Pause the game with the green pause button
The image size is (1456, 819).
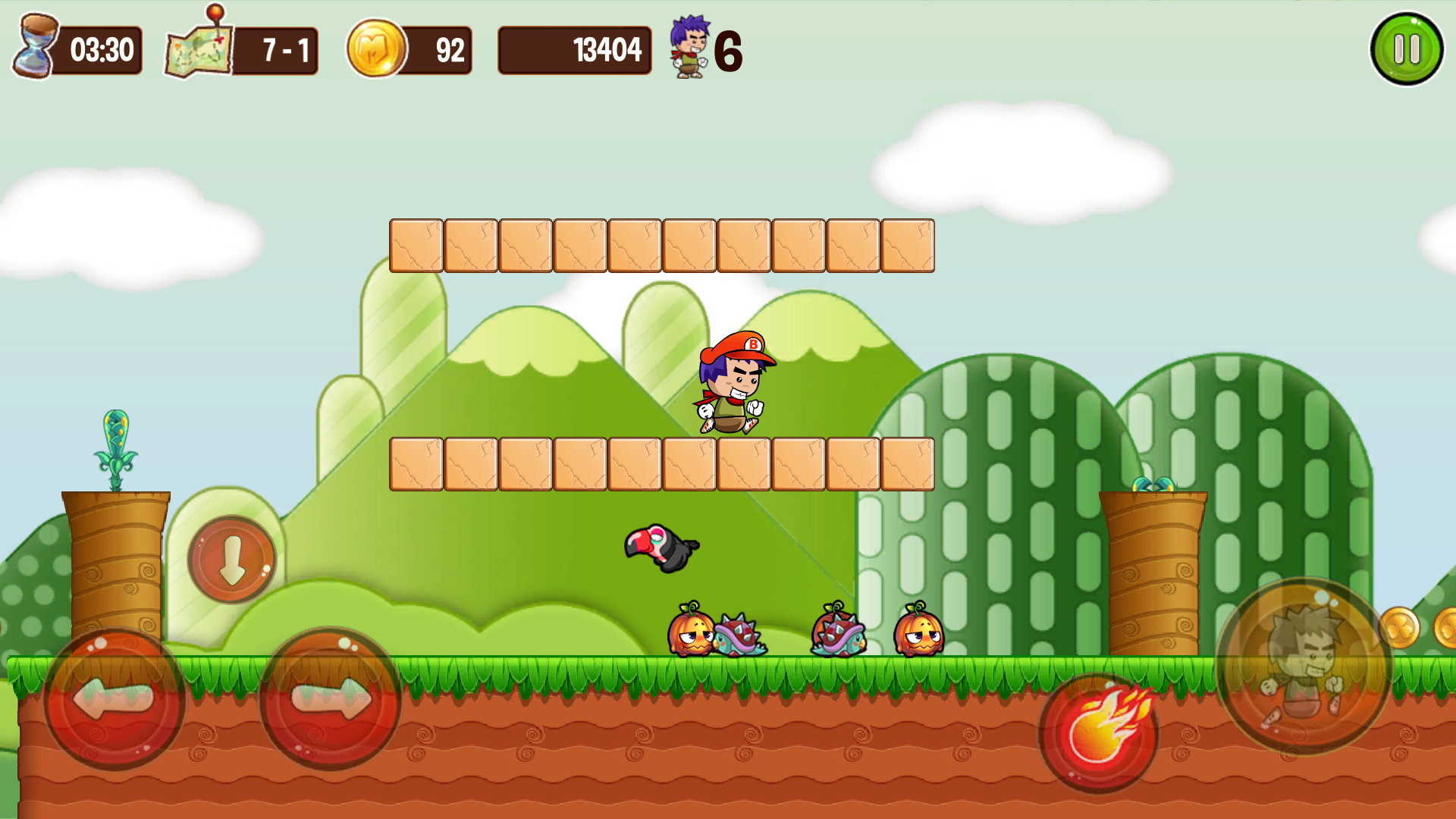pos(1407,48)
